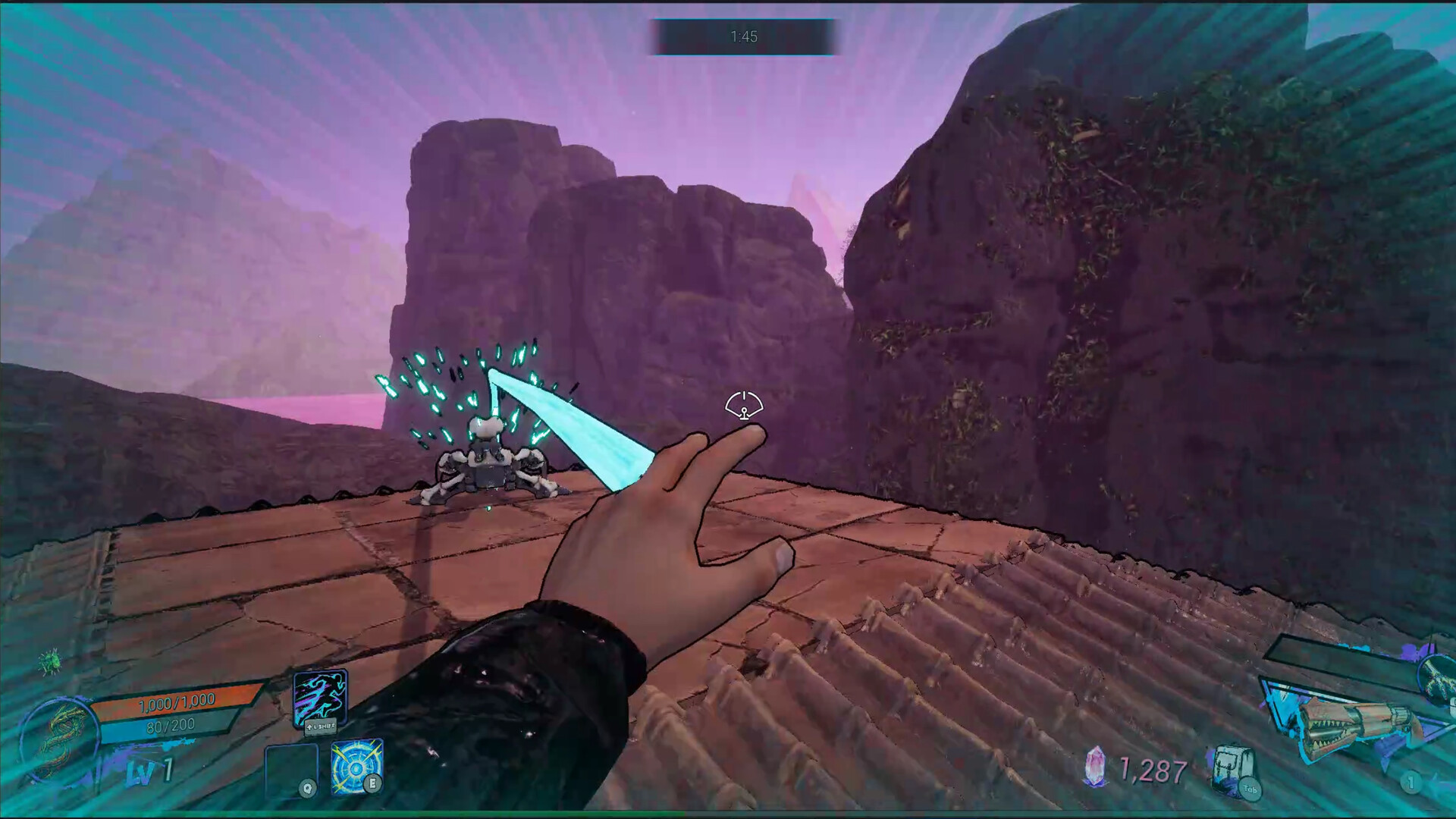
Task: Click the 1:45 mission timer bar at top
Action: click(x=744, y=35)
